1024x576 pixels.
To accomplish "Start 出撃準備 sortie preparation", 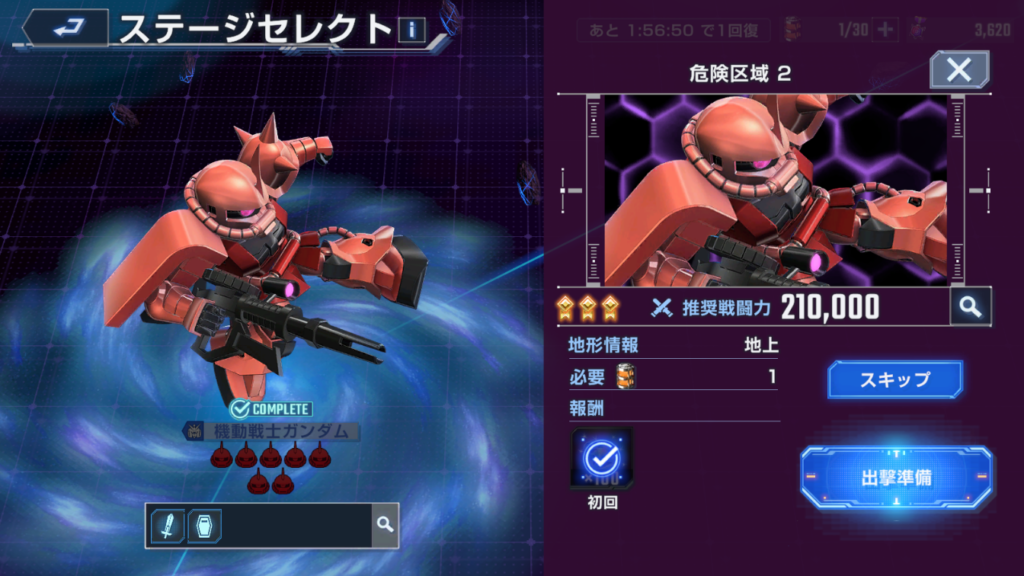I will 896,477.
